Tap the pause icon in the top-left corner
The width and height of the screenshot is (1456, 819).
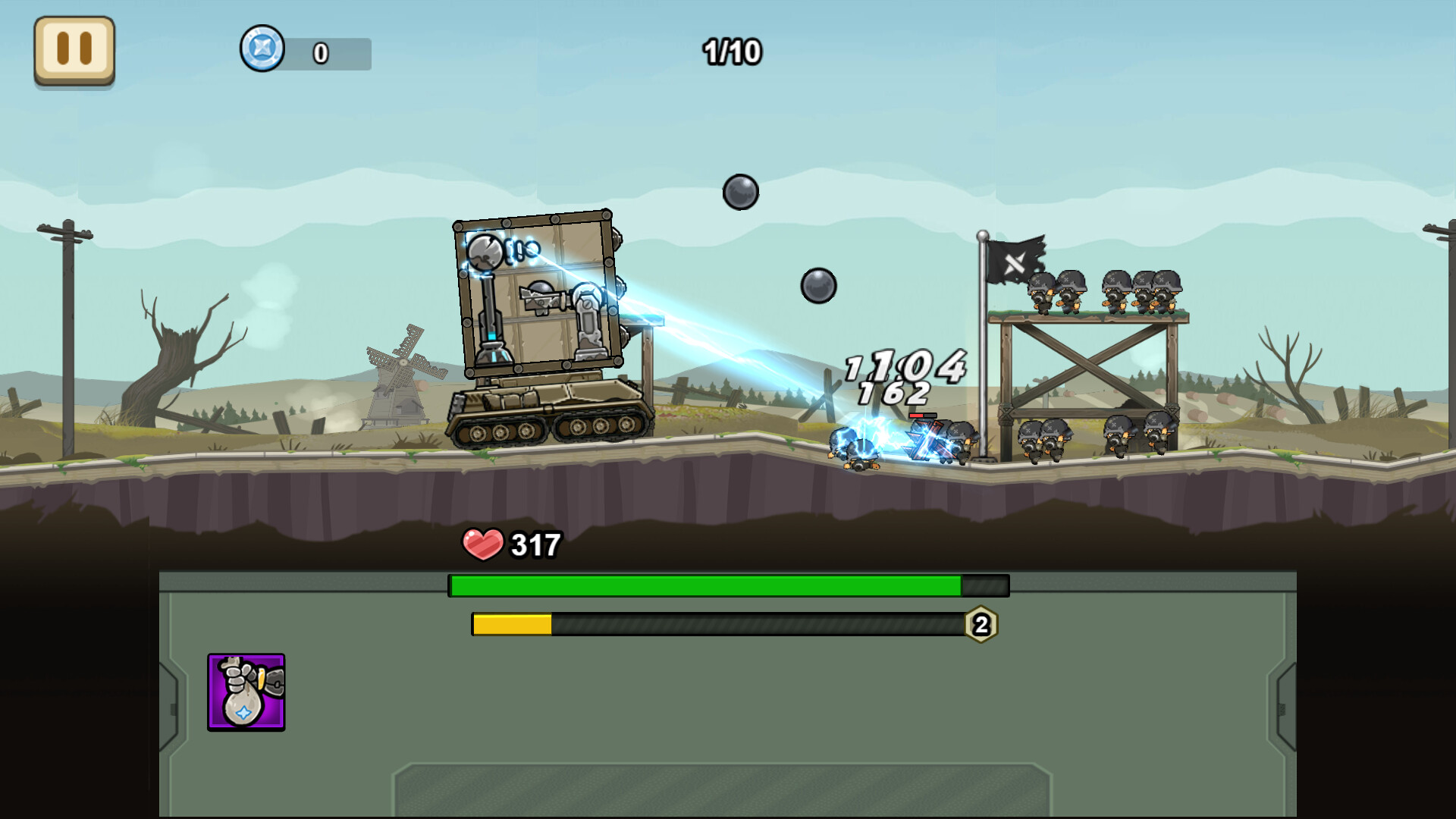click(74, 50)
